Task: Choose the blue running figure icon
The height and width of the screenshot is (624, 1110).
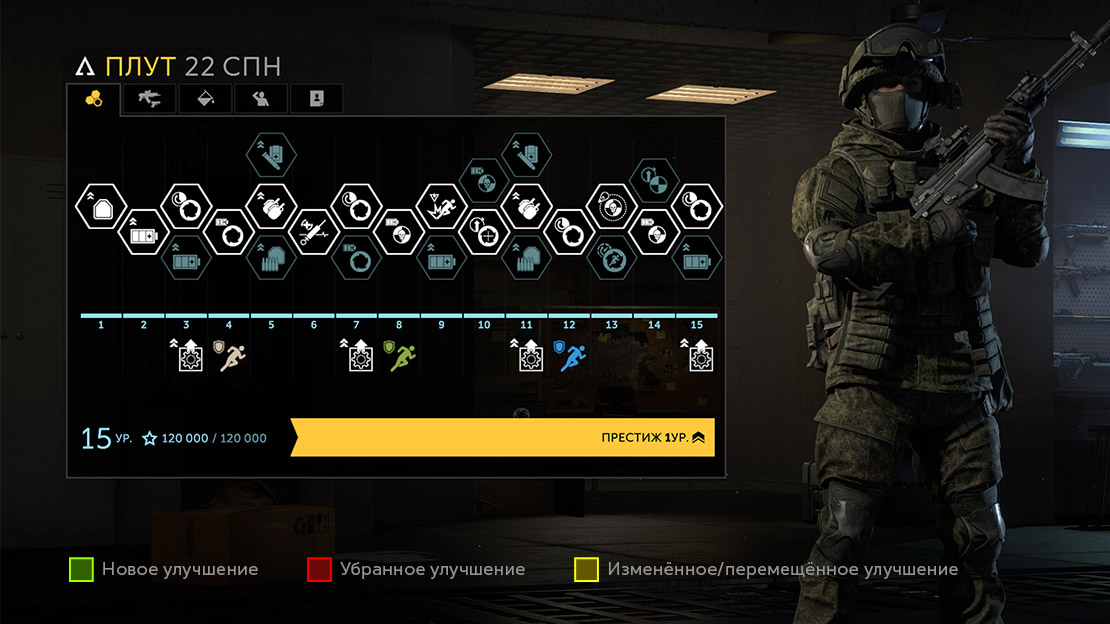Action: (572, 356)
